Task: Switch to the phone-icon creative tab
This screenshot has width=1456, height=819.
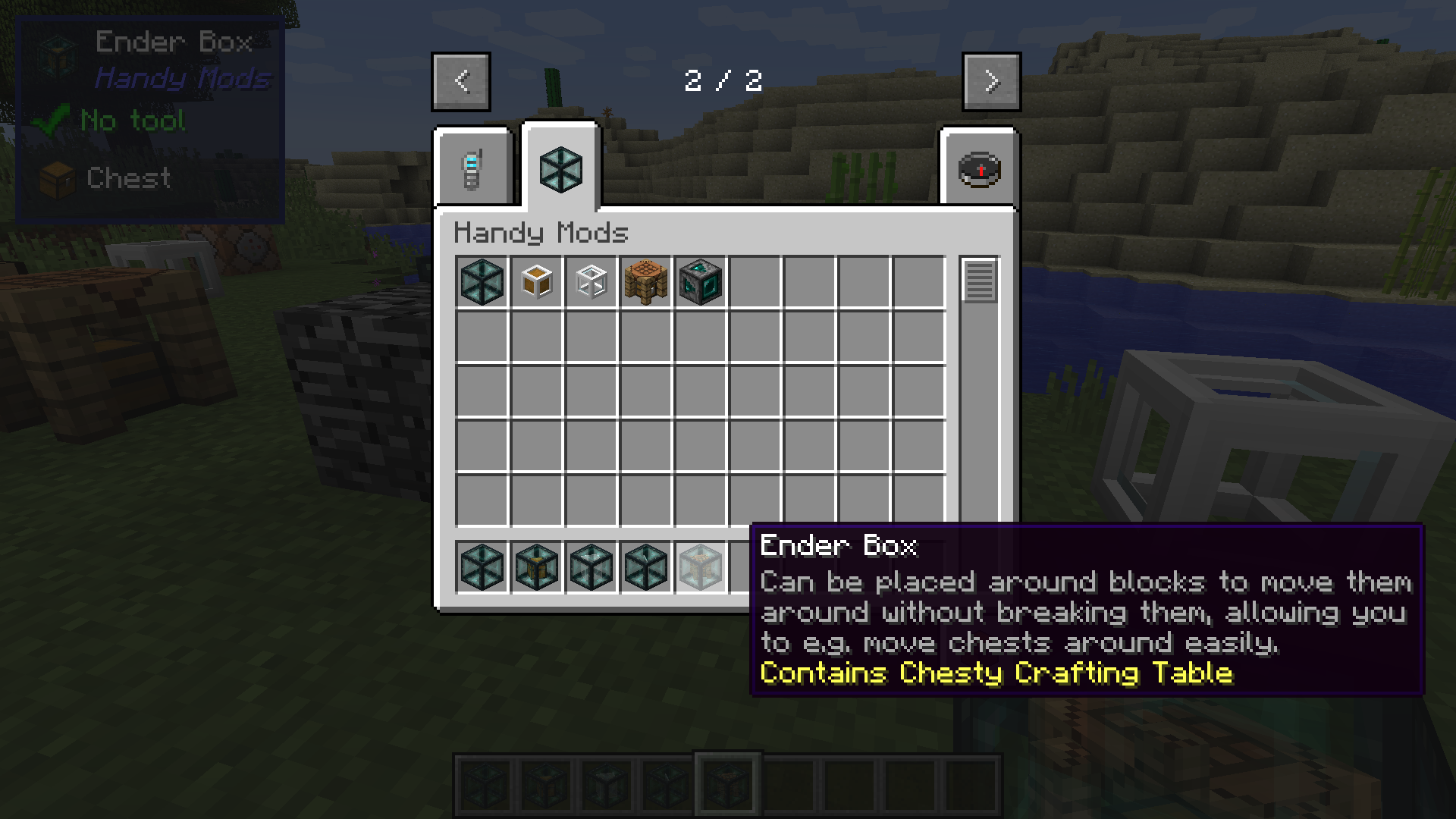Action: [x=472, y=168]
